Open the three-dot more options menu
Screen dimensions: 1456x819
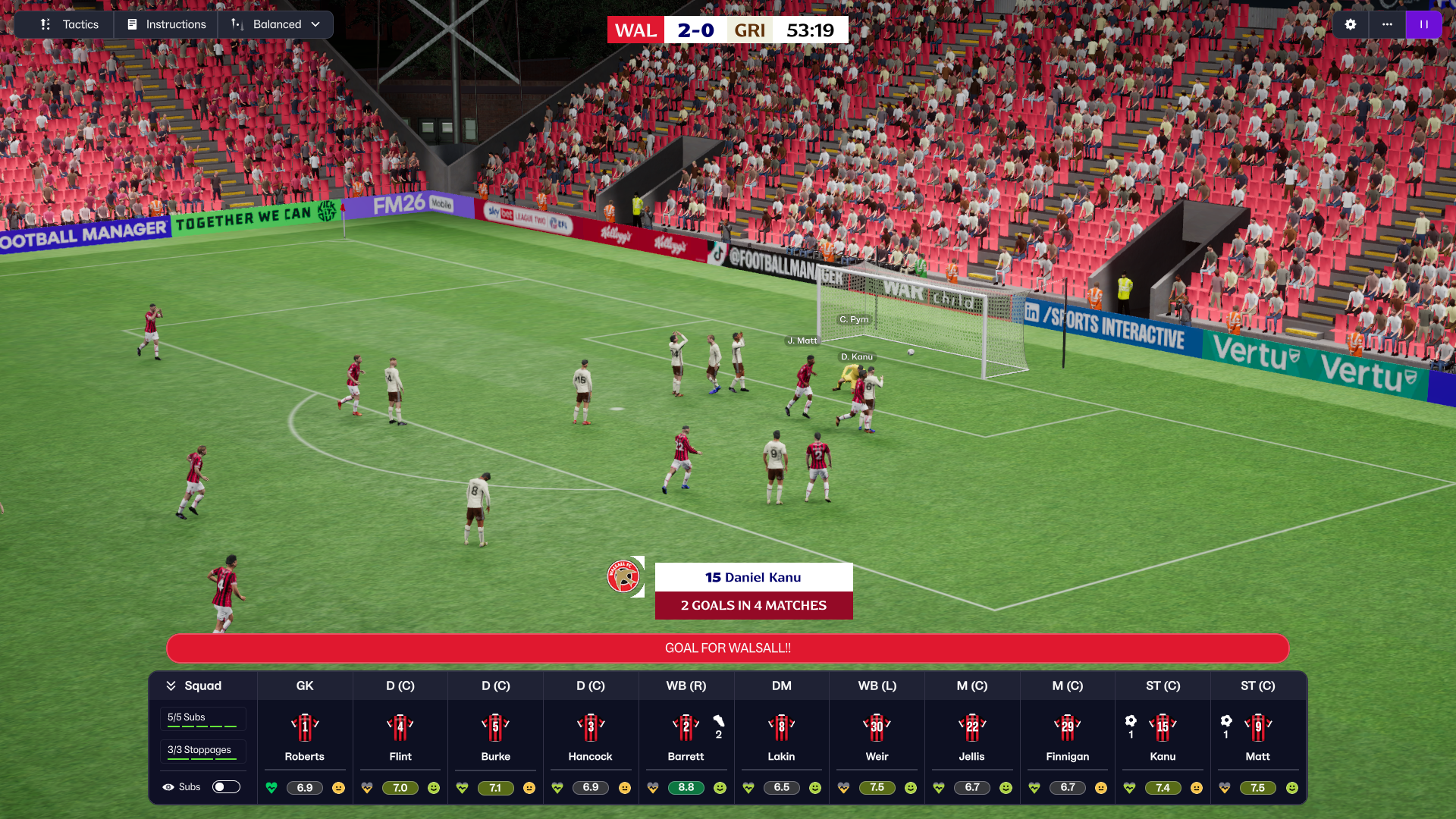(1387, 24)
